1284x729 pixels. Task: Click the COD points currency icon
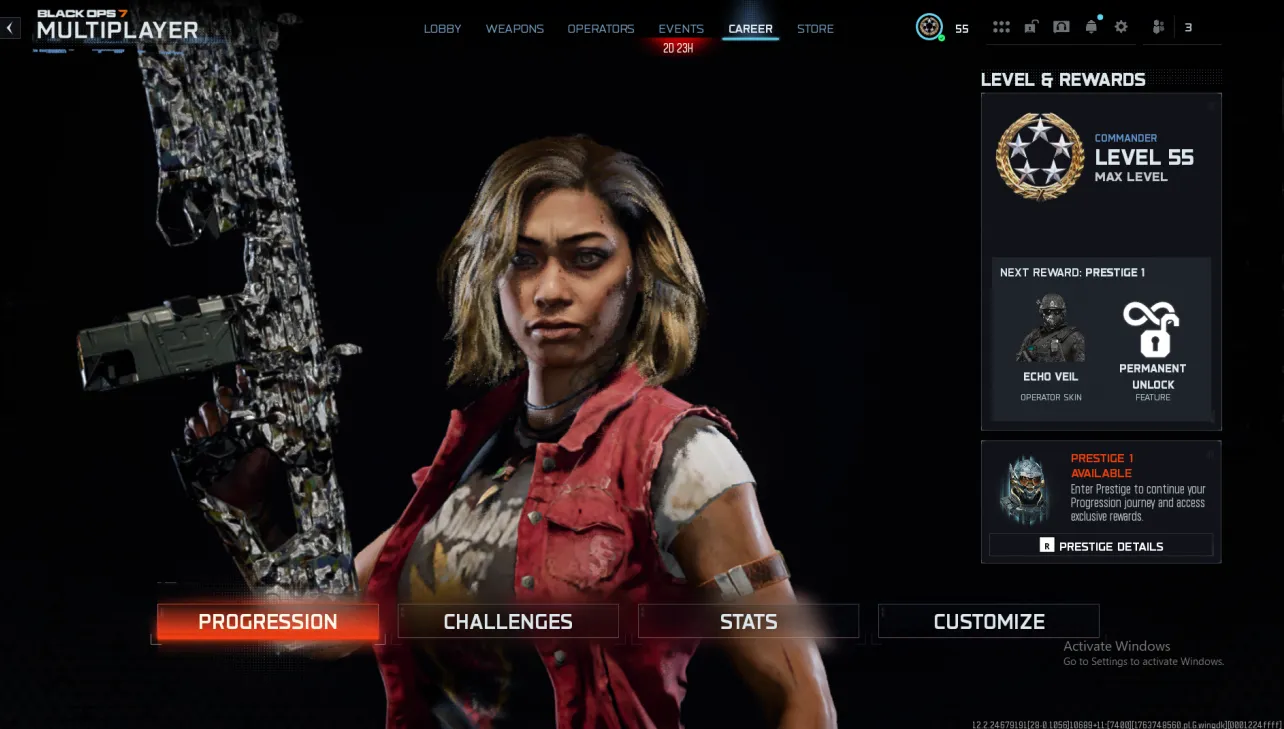930,27
